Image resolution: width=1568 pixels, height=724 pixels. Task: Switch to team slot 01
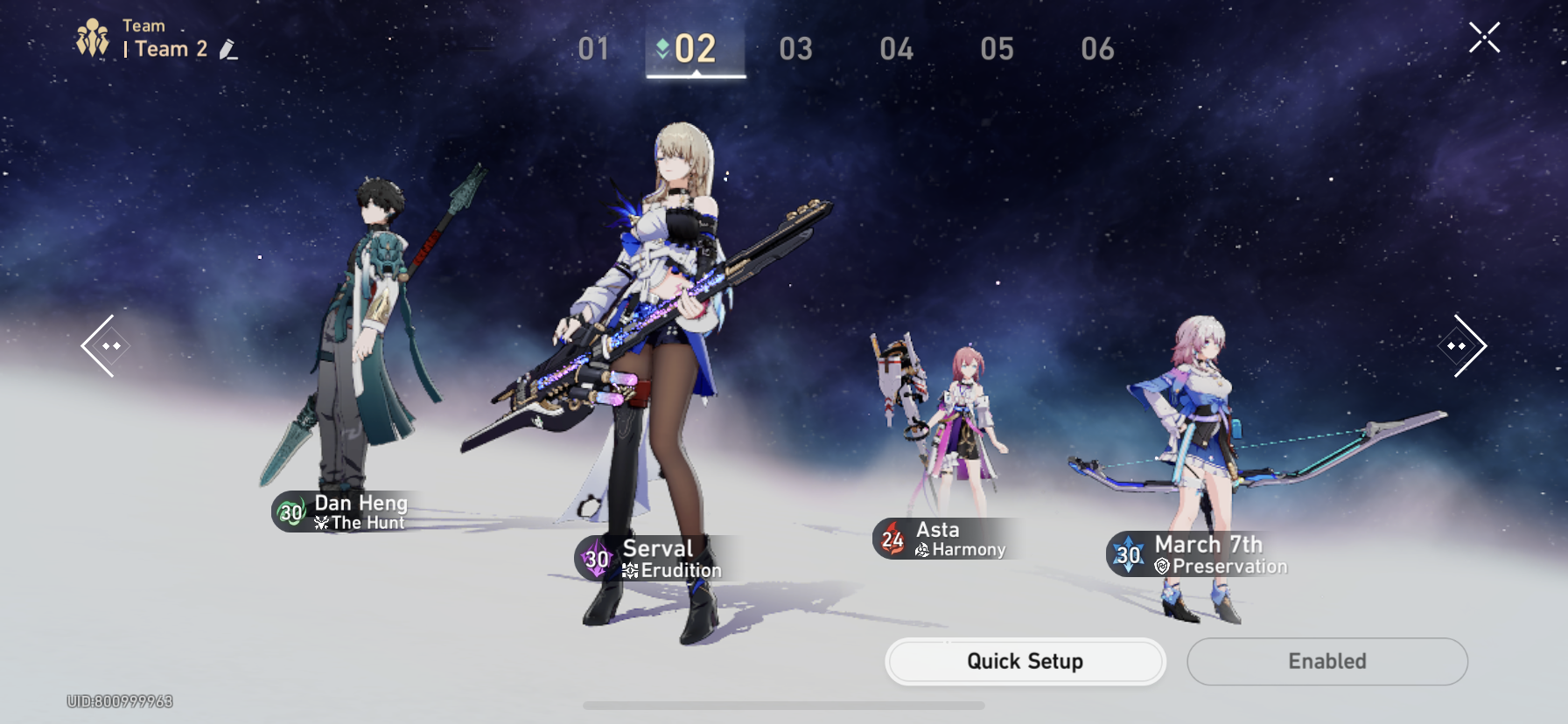[593, 50]
